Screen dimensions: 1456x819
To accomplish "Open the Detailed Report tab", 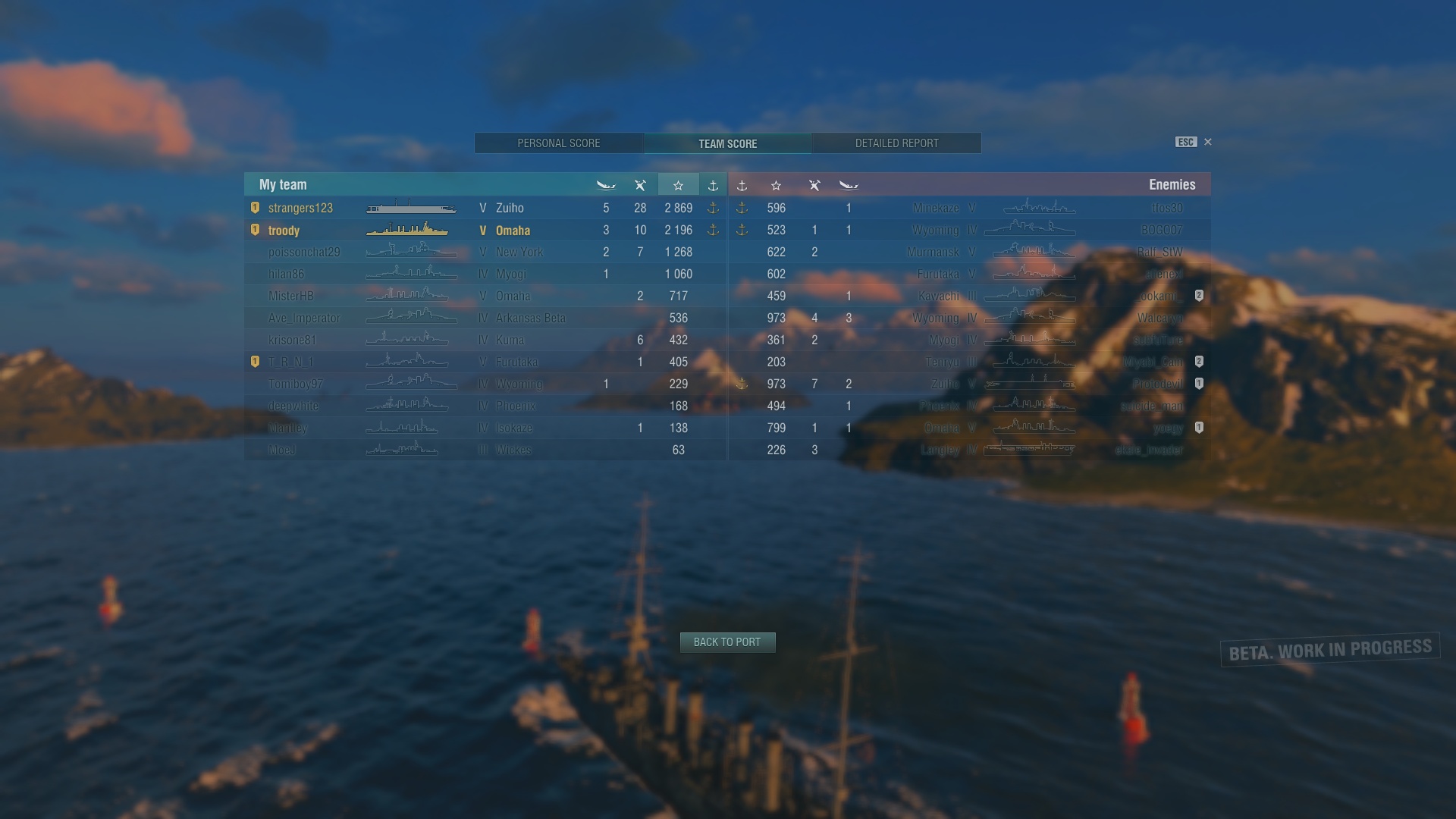I will (896, 143).
